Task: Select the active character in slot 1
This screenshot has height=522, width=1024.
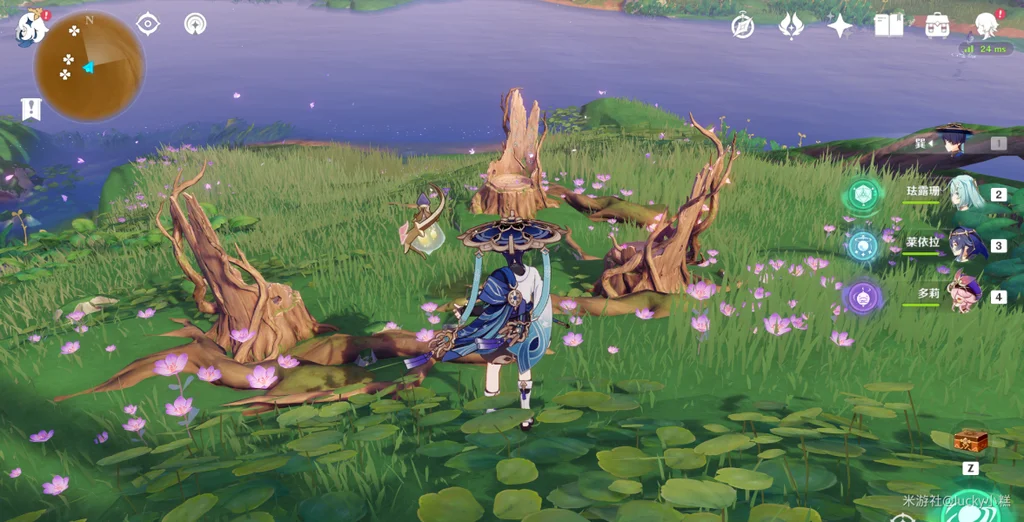Action: click(956, 143)
